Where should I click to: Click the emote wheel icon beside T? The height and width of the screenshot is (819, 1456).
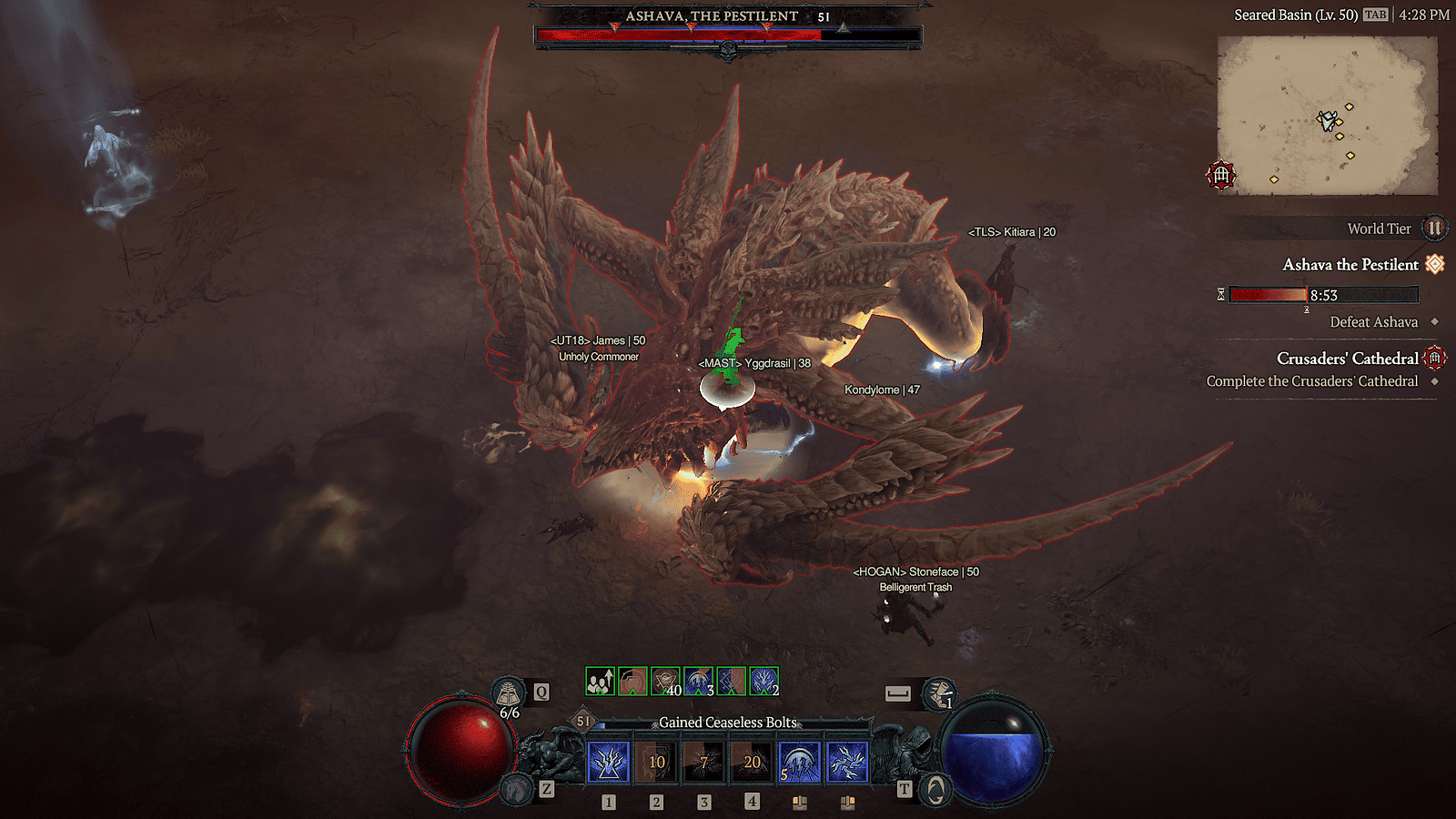click(935, 788)
